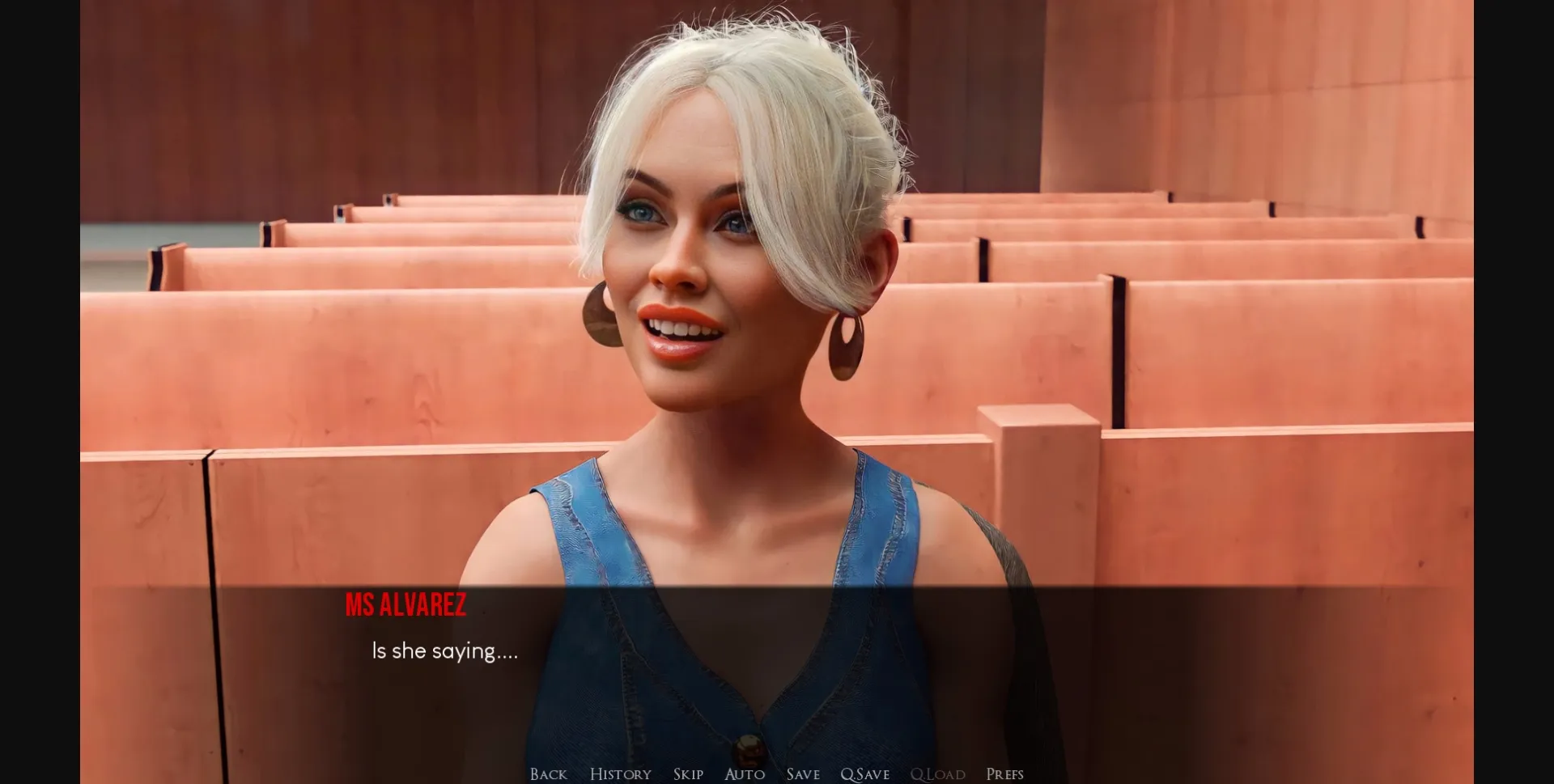Quick save your progress with QSave
The image size is (1554, 784).
[864, 774]
